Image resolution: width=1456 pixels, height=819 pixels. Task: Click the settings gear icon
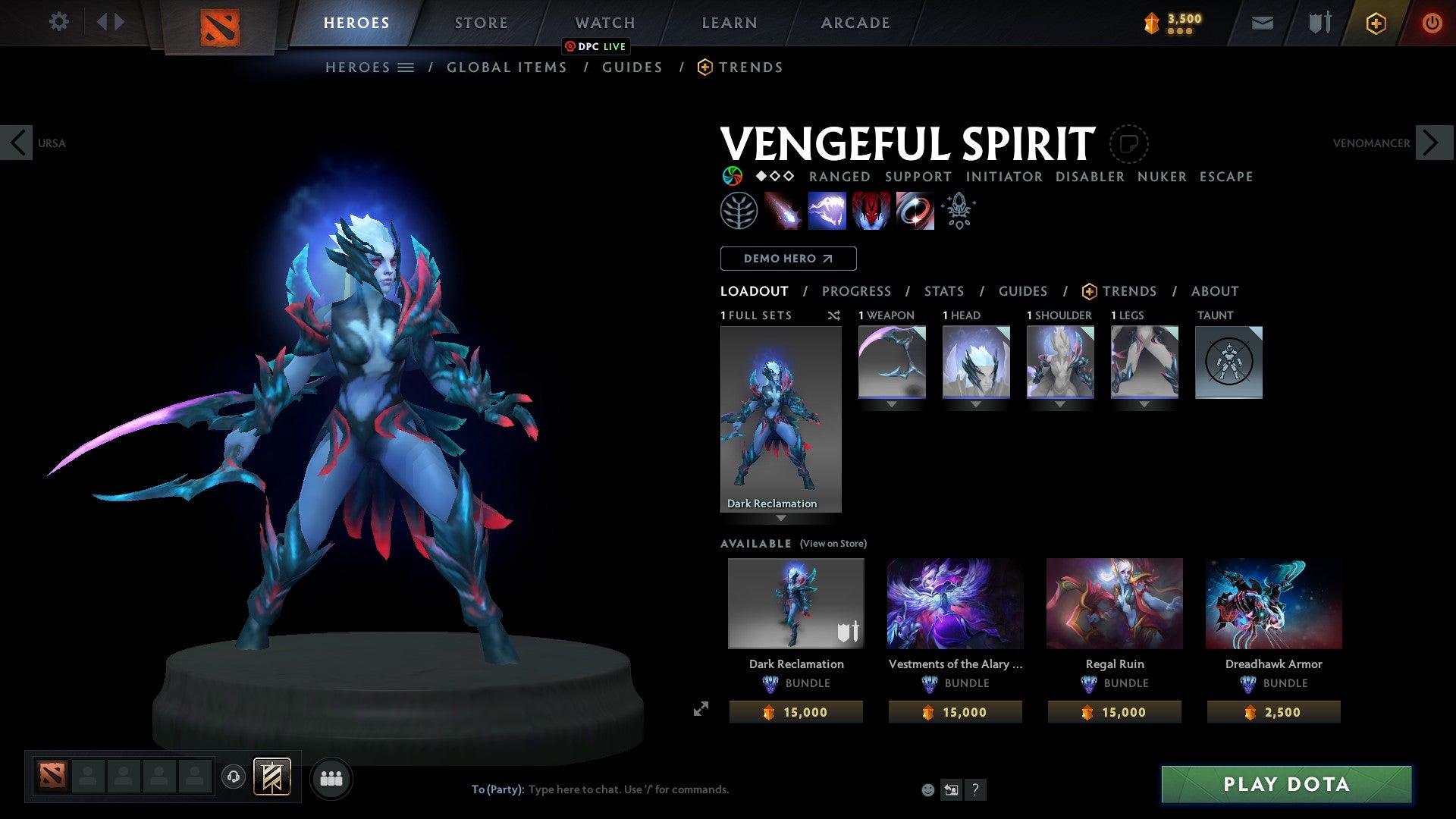tap(58, 22)
